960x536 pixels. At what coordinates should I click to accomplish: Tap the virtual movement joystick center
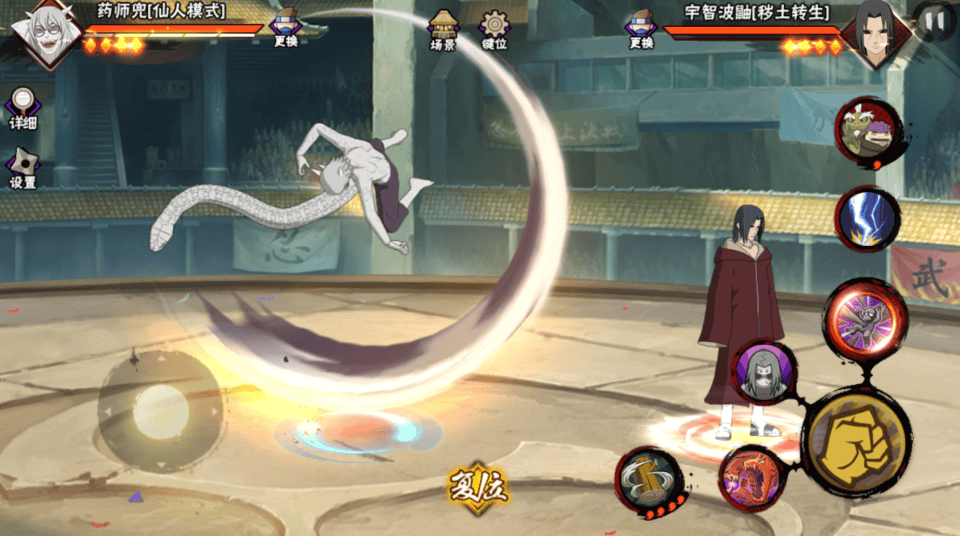[x=160, y=408]
